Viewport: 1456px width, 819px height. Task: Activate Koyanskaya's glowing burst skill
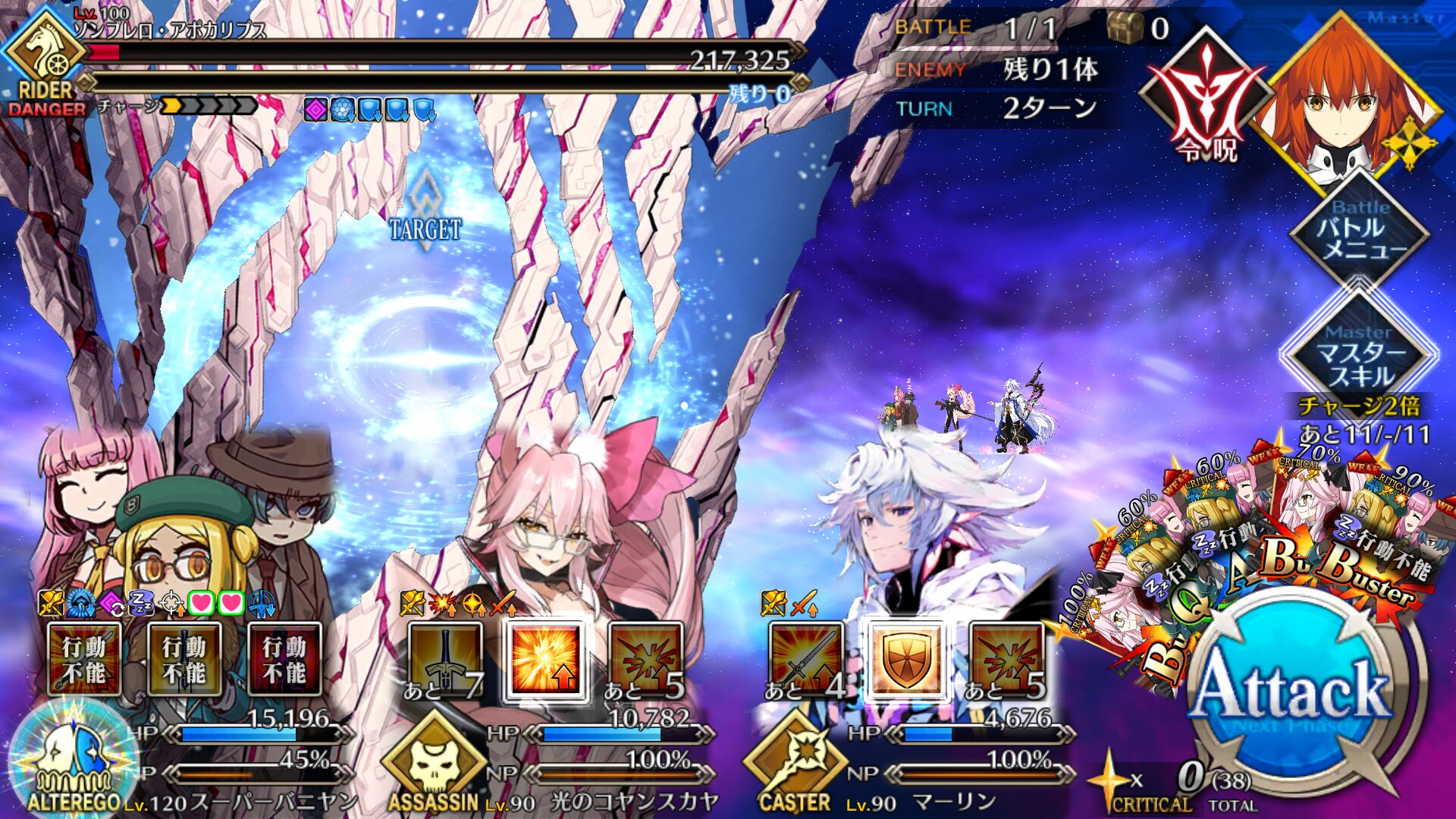544,658
